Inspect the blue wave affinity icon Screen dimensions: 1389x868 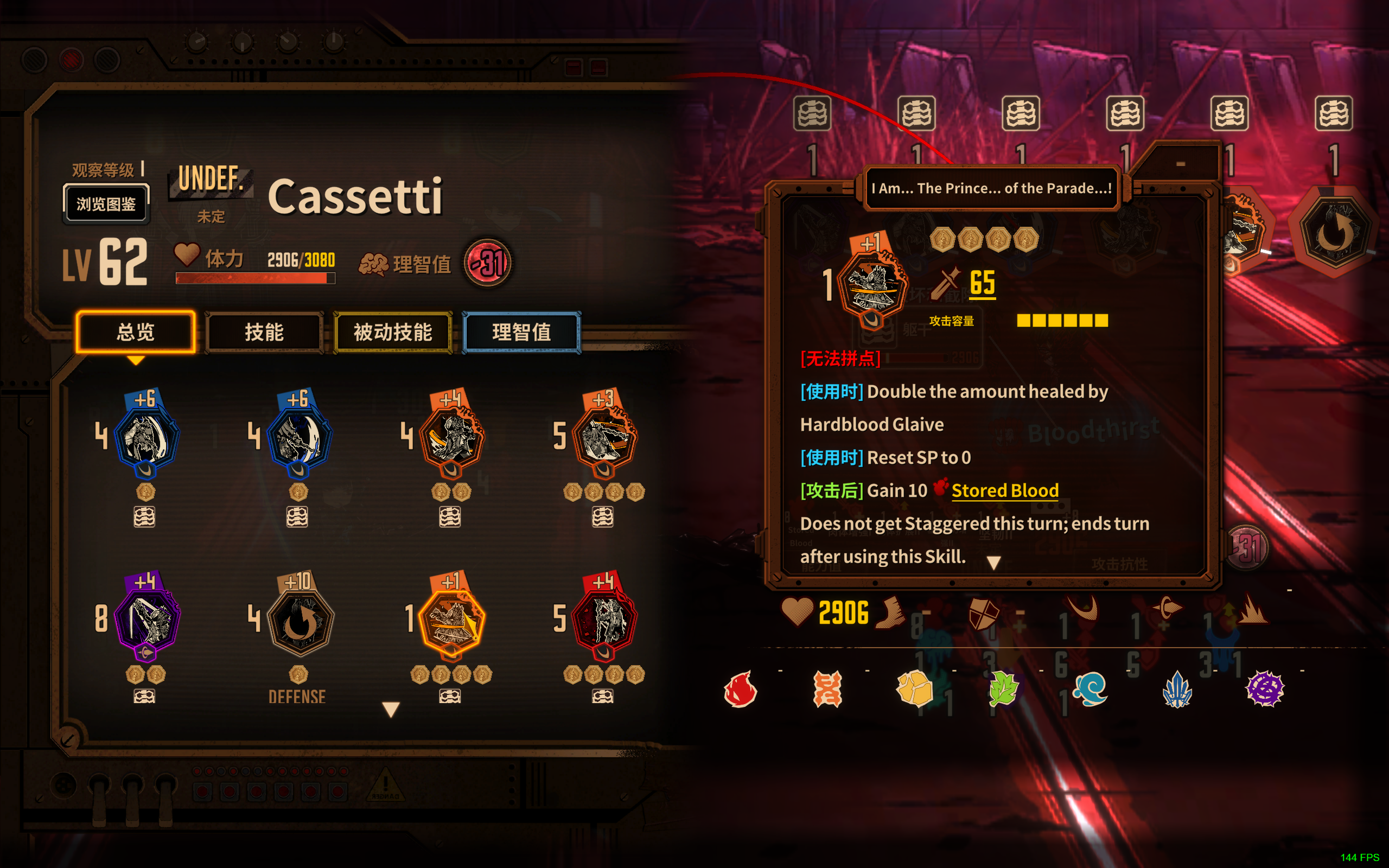tap(1089, 688)
